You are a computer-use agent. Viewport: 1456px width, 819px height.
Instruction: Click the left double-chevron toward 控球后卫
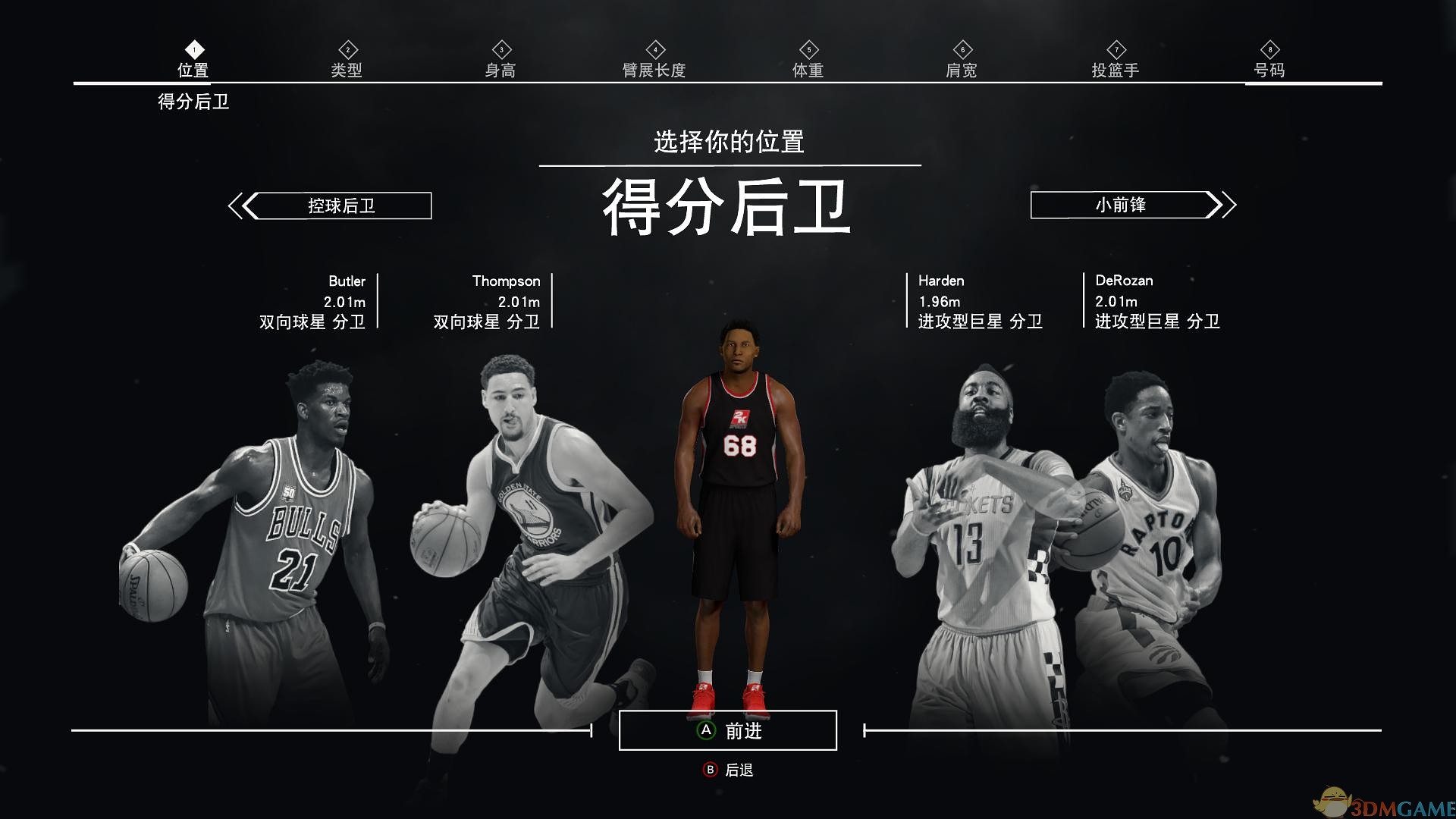[x=240, y=204]
